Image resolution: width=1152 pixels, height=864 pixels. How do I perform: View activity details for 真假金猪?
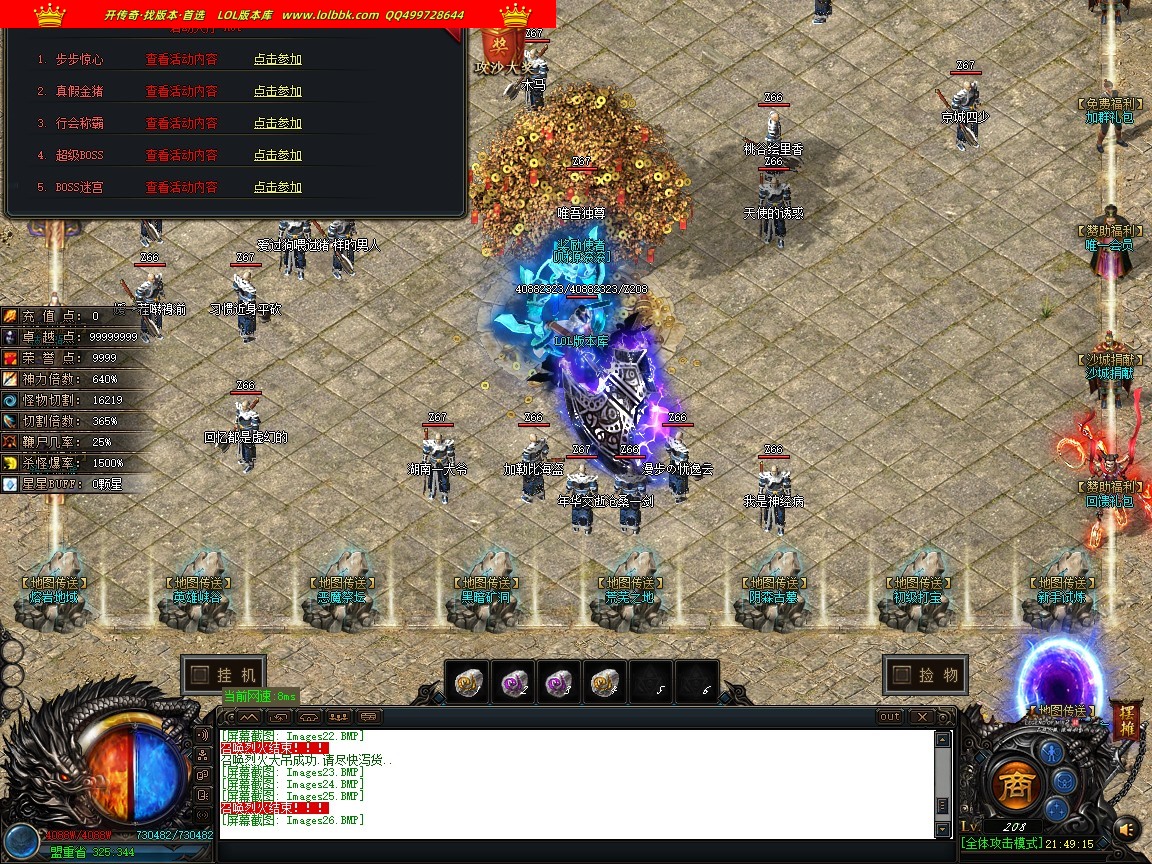[181, 91]
